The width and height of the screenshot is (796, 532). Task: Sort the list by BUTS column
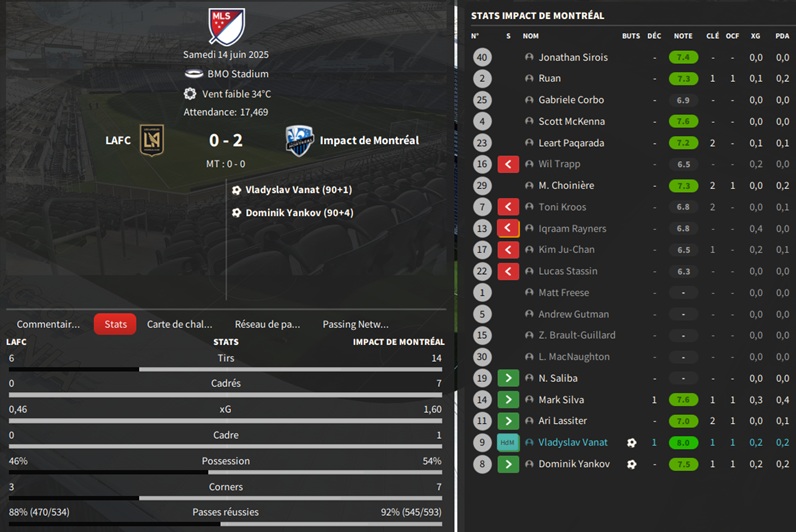630,36
